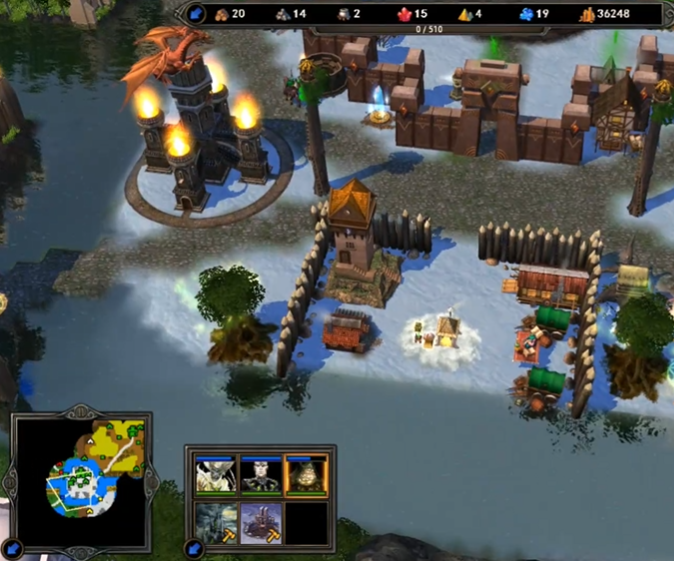Image resolution: width=674 pixels, height=561 pixels.
Task: Open the dark castle town thumbnail
Action: (x=215, y=522)
